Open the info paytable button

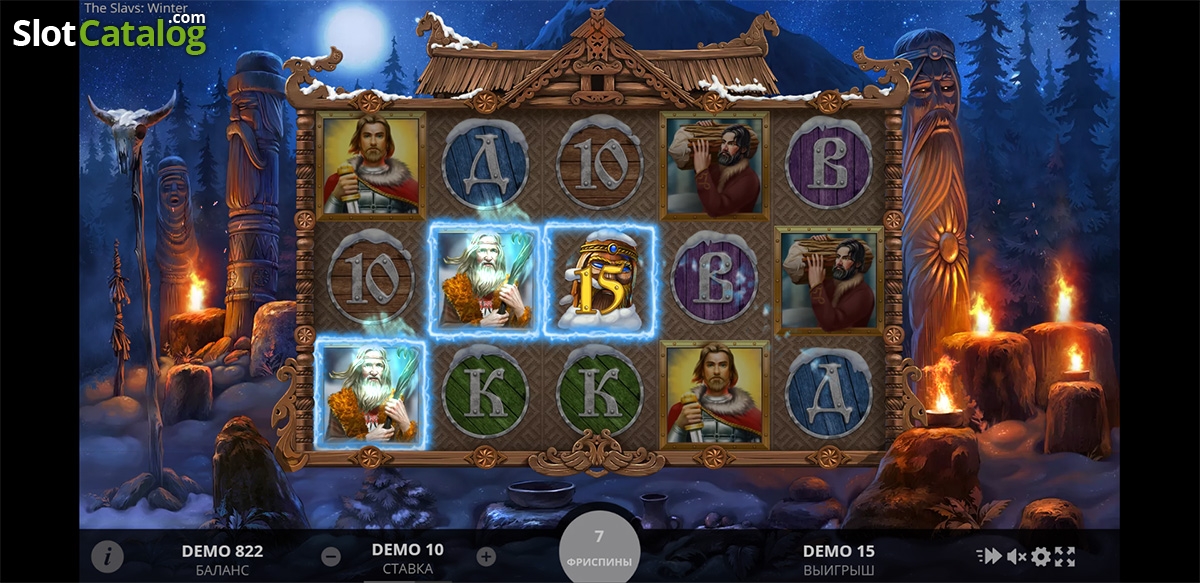click(107, 557)
